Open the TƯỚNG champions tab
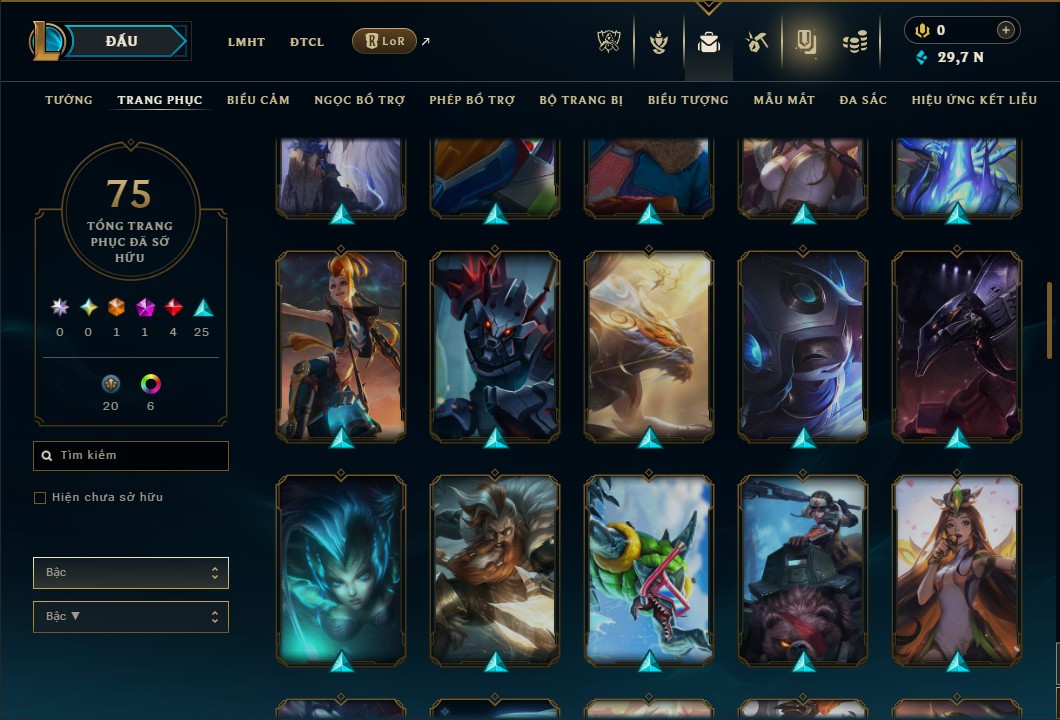Image resolution: width=1060 pixels, height=720 pixels. pos(69,100)
